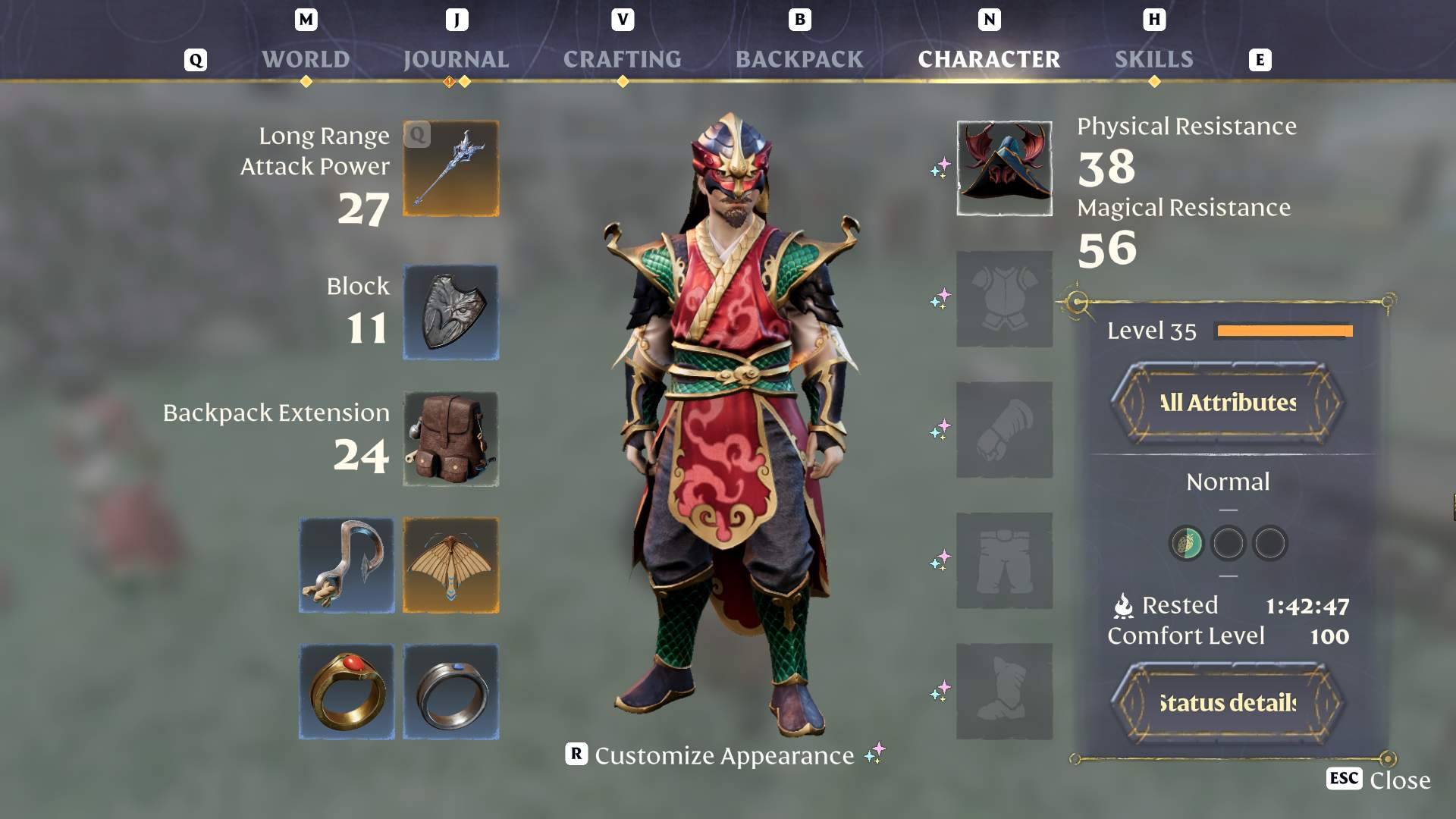Open the Skills tab
The height and width of the screenshot is (819, 1456).
click(x=1153, y=59)
